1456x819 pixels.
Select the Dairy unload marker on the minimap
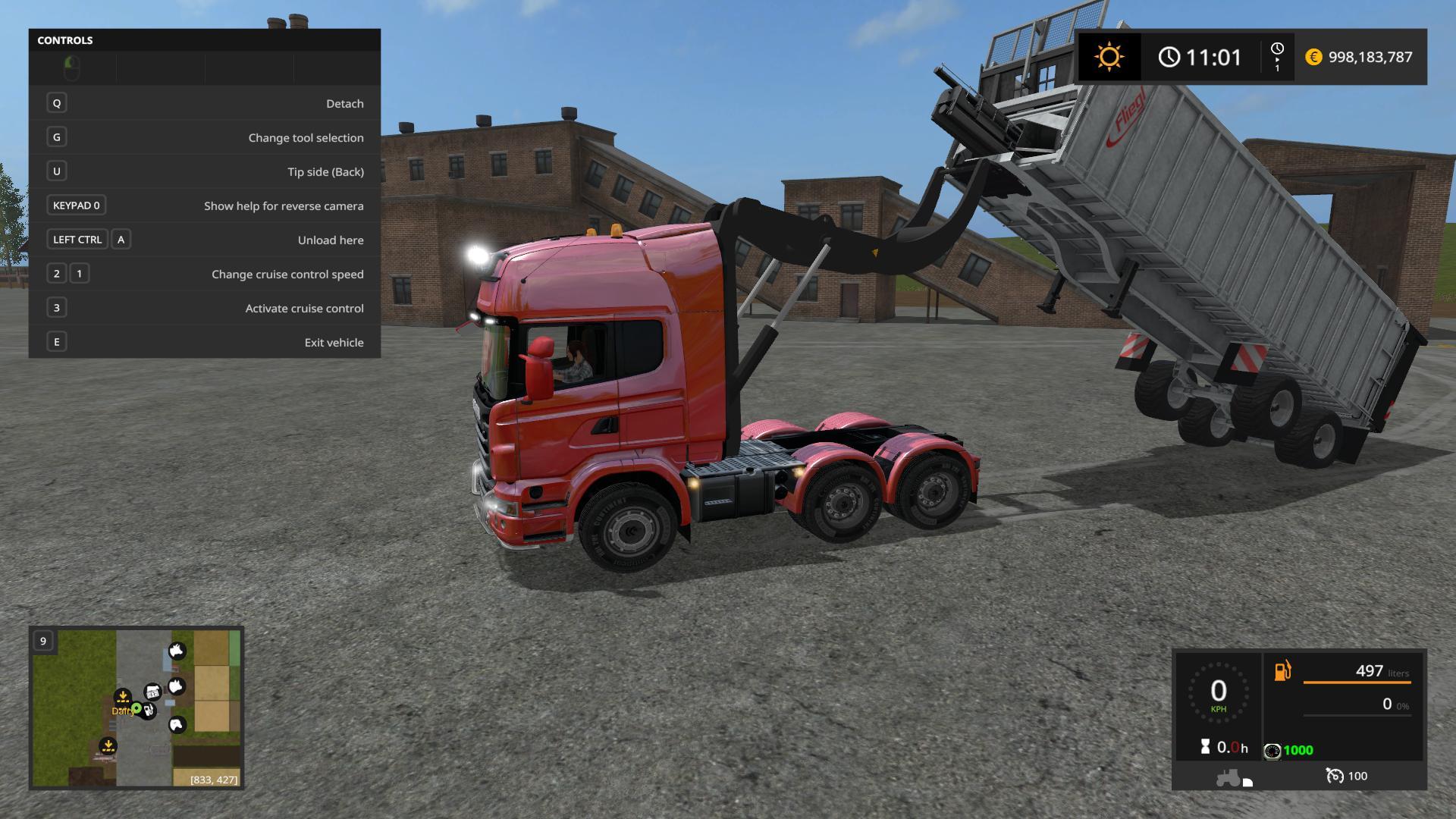coord(122,697)
